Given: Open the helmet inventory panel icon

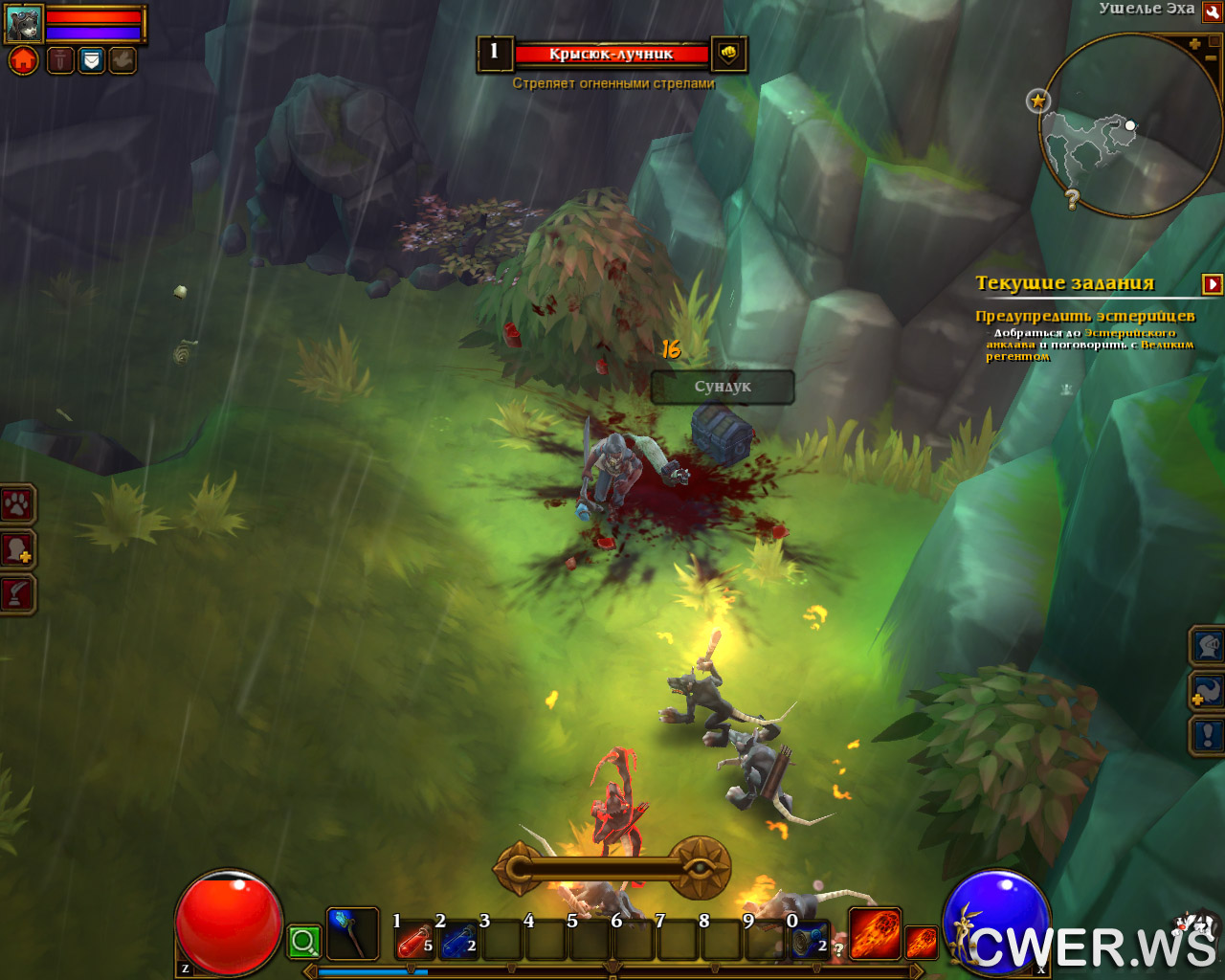Looking at the screenshot, I should [x=1208, y=646].
